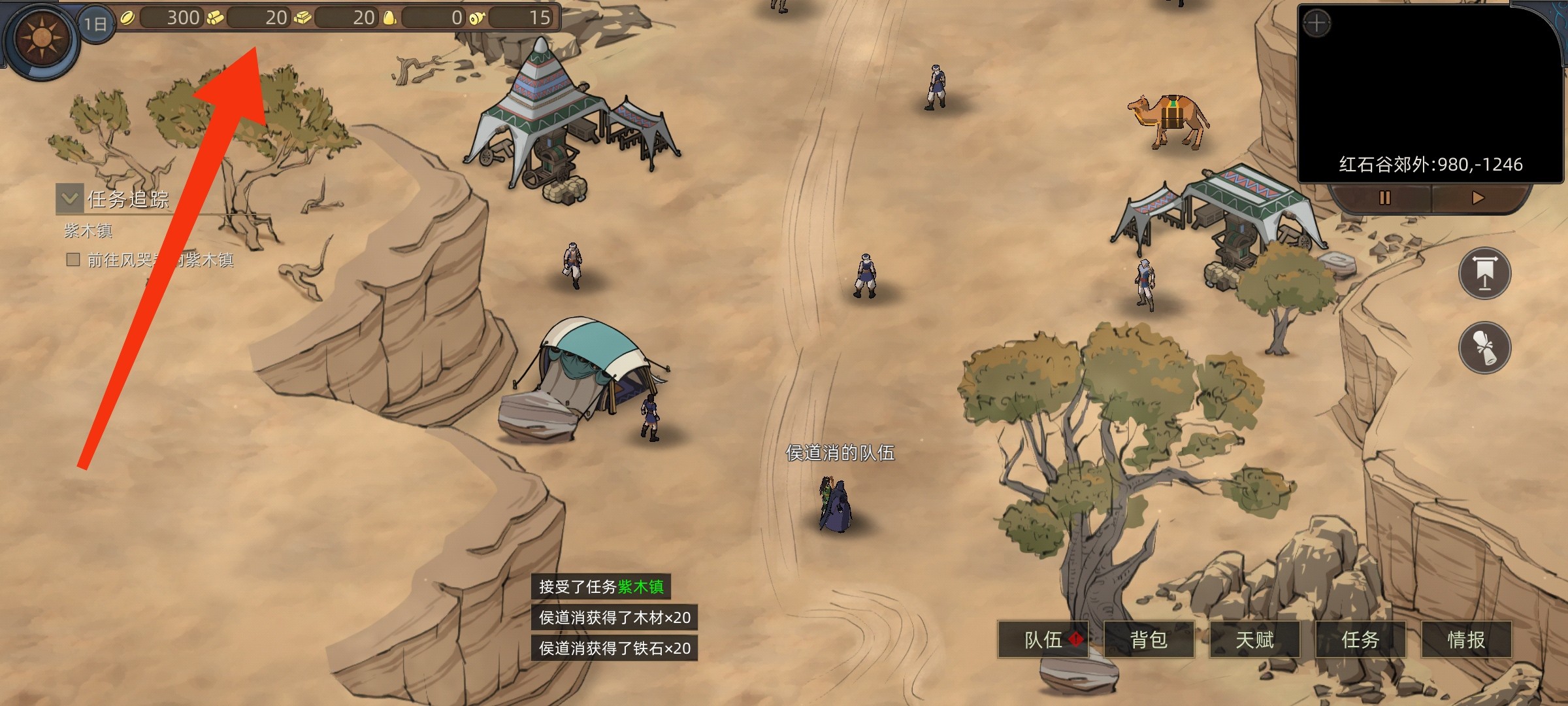Viewport: 1568px width, 706px height.
Task: Select the 紫木镇 tracked quest entry
Action: coord(89,230)
